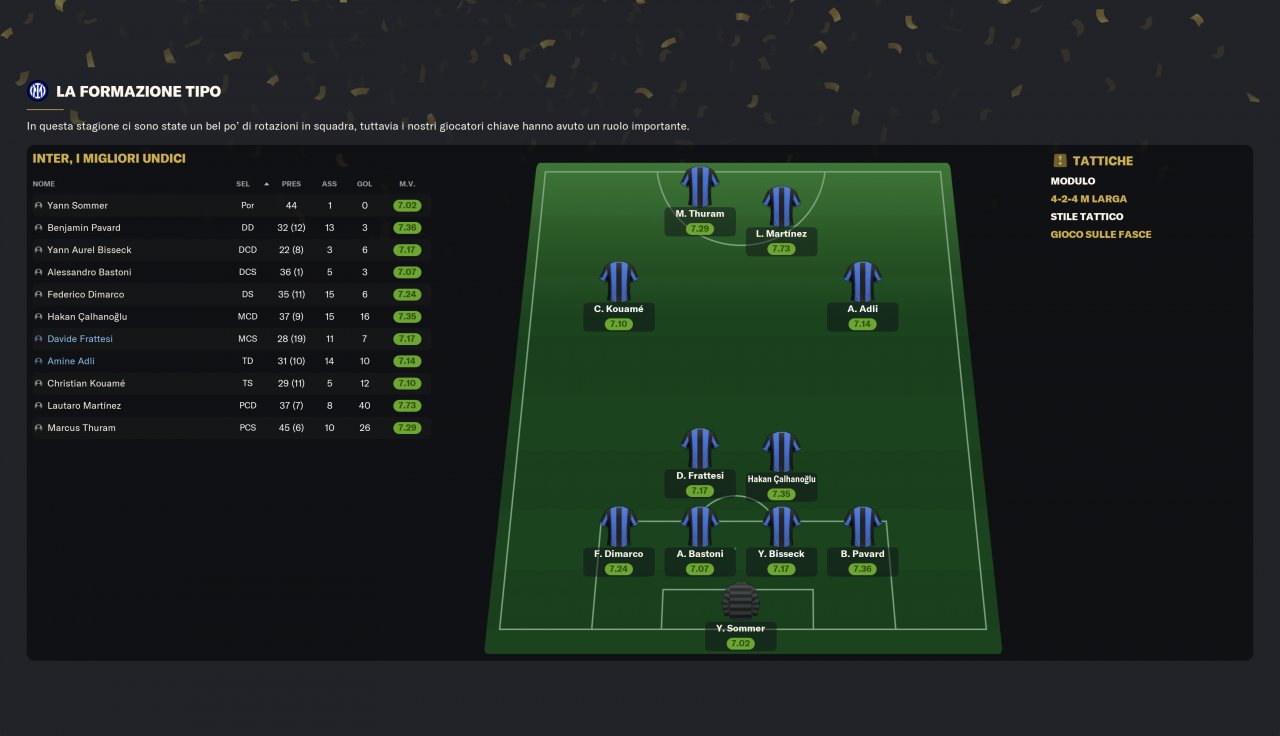The image size is (1280, 736).
Task: Select F. Dimarco's shirt on the pitch
Action: (x=618, y=526)
